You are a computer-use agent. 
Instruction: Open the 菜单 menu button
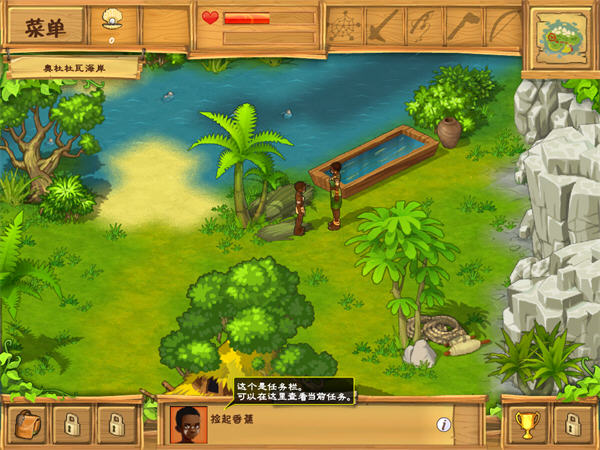(44, 26)
